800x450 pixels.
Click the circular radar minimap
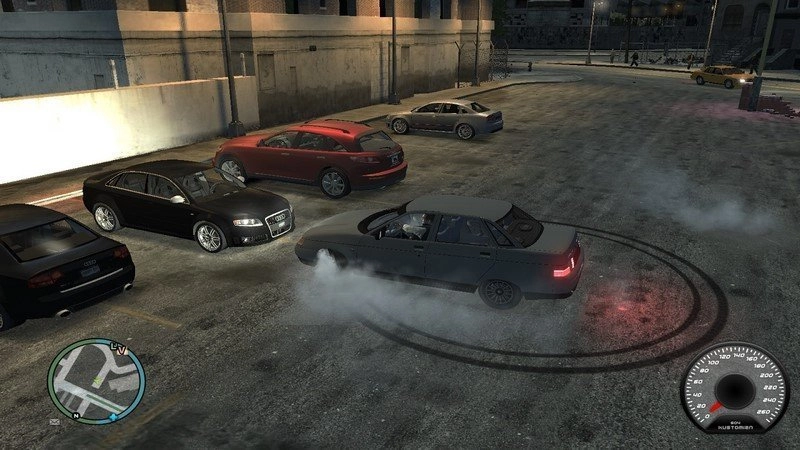click(x=96, y=381)
